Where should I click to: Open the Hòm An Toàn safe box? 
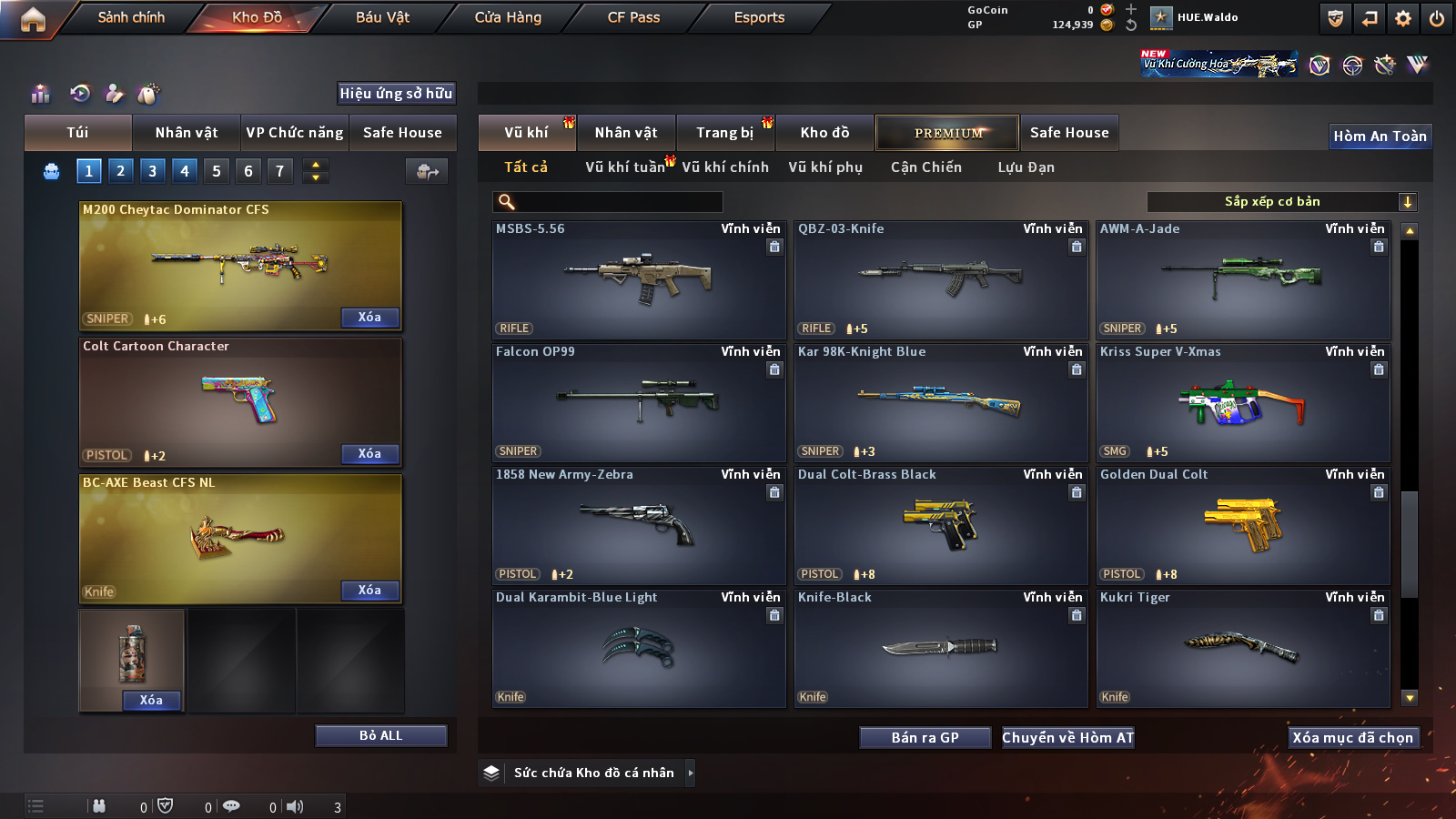(x=1380, y=136)
